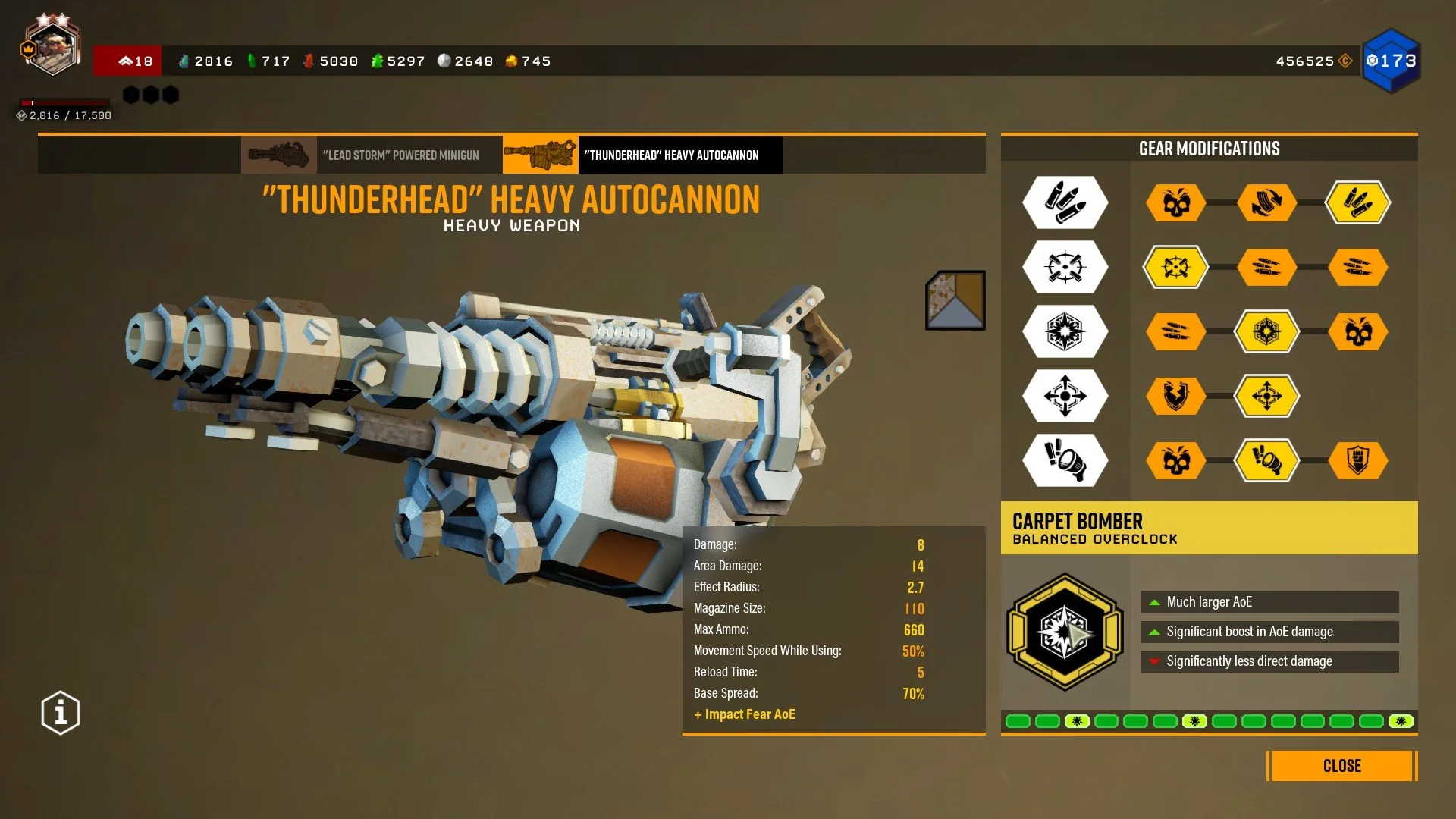The image size is (1456, 819).
Task: Choose the white ammo bullets tier icon
Action: 1065,202
